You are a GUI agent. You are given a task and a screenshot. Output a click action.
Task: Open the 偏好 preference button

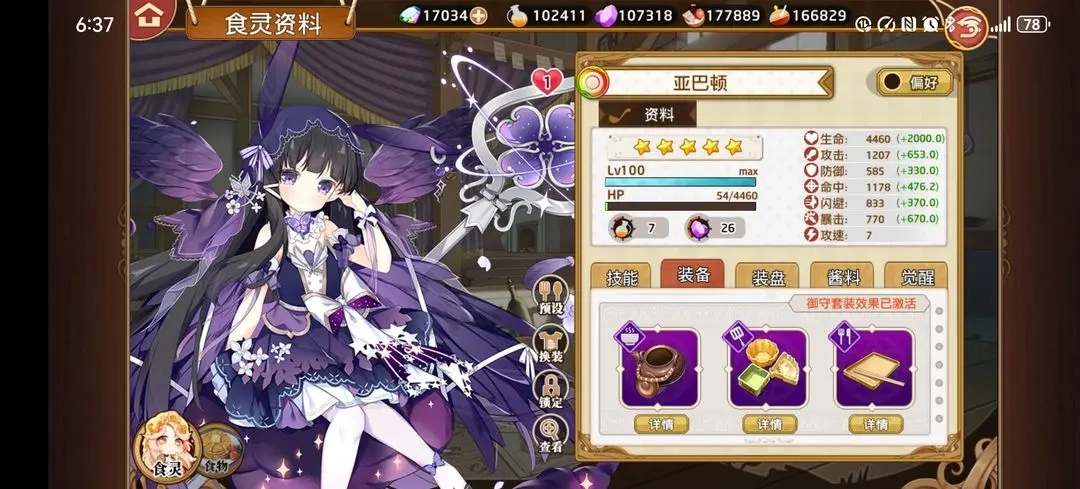pyautogui.click(x=914, y=82)
